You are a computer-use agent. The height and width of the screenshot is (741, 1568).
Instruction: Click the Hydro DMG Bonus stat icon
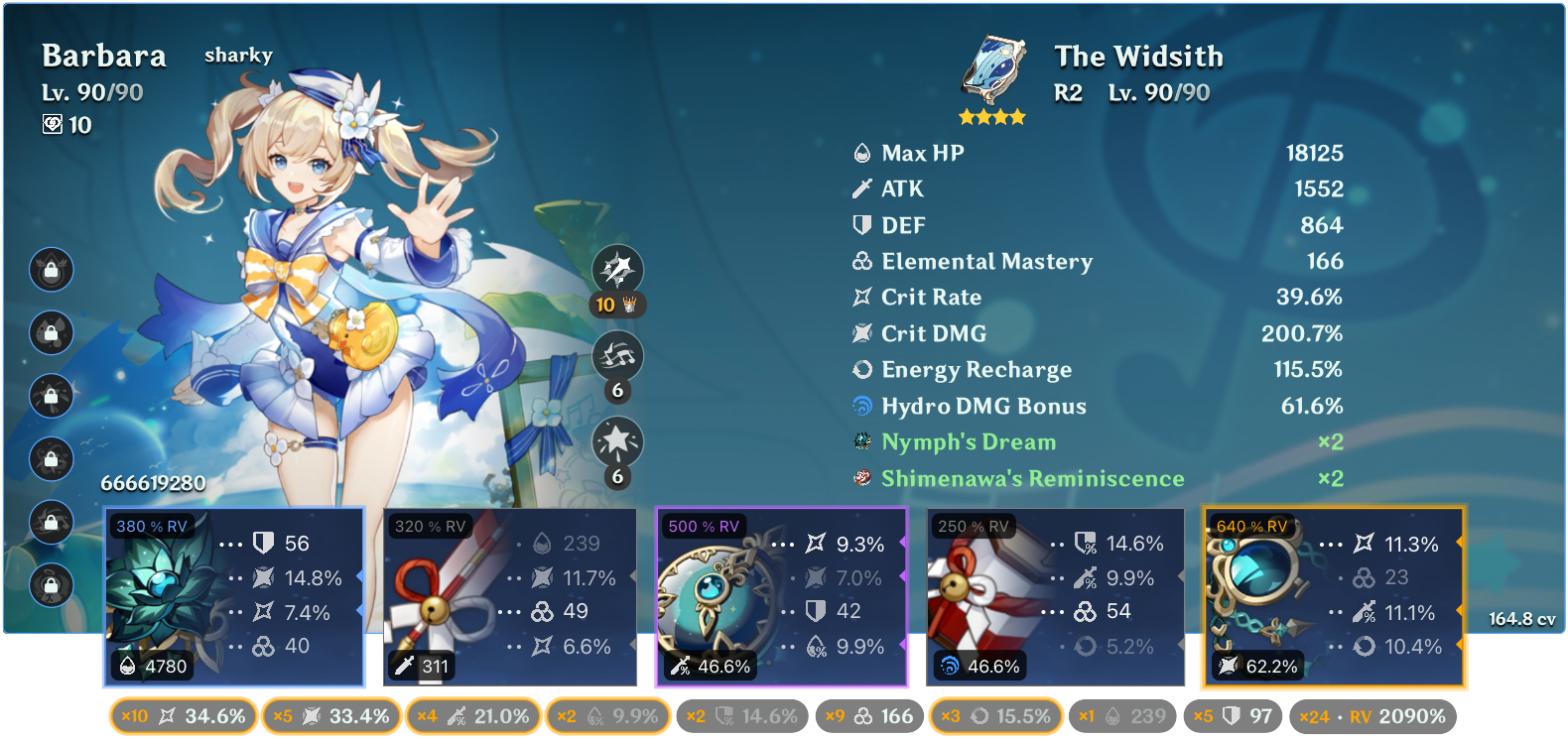[862, 406]
